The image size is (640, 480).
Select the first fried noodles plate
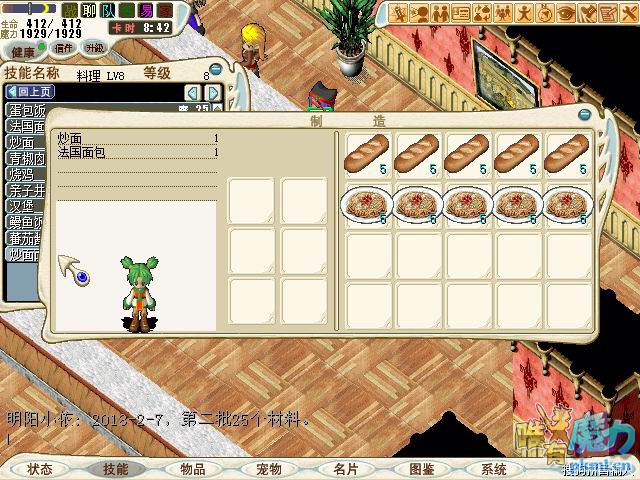[367, 206]
